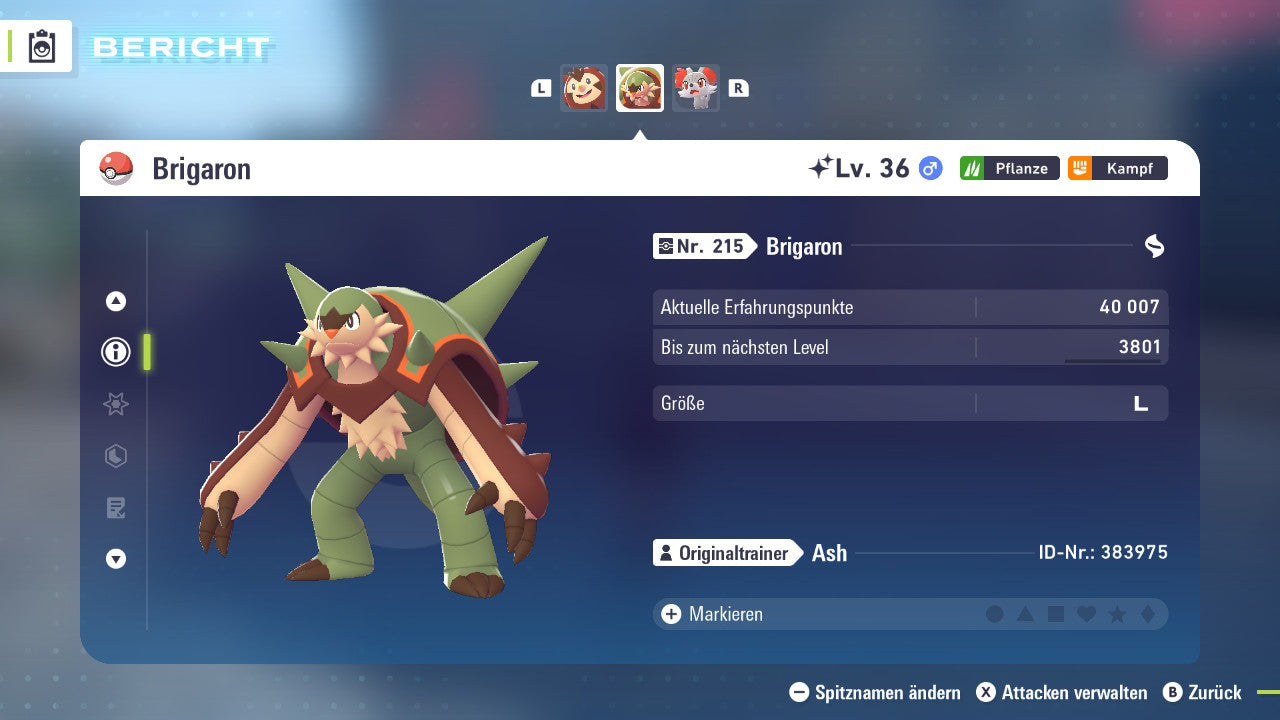This screenshot has width=1280, height=720.
Task: Select the first party Pokémon portrait
Action: (584, 88)
